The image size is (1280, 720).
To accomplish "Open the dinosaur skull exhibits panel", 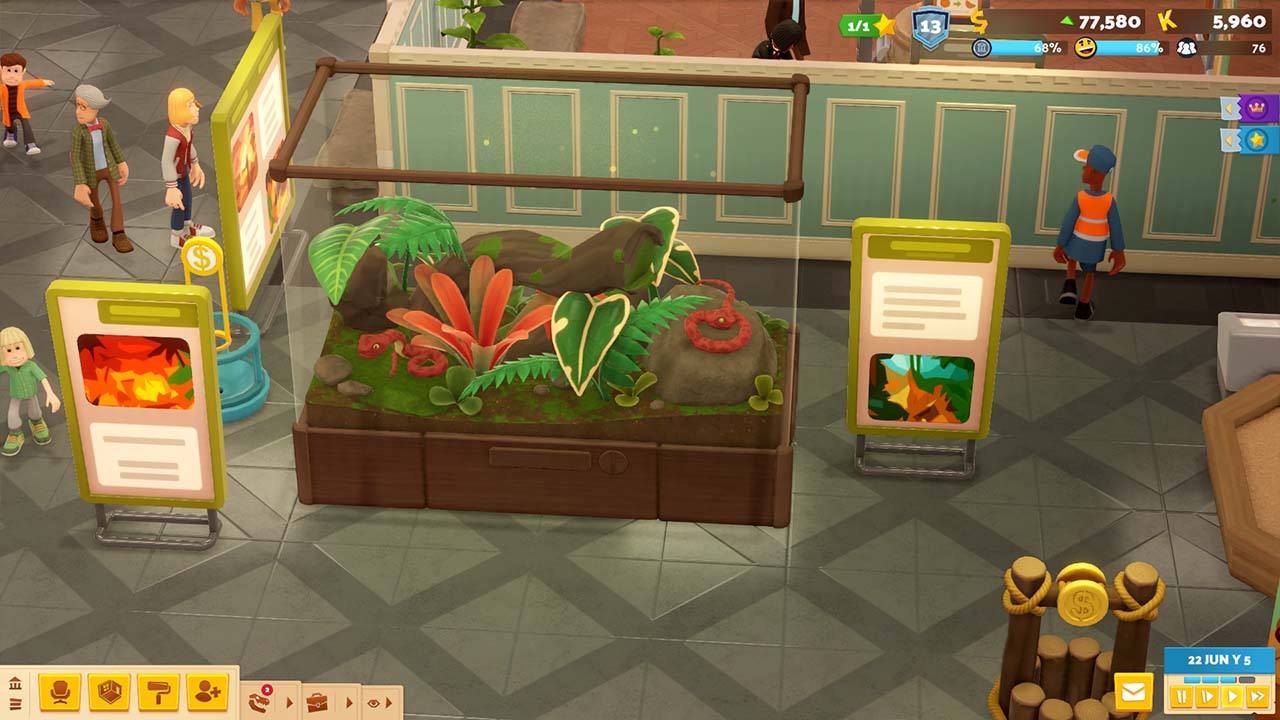I will 260,700.
